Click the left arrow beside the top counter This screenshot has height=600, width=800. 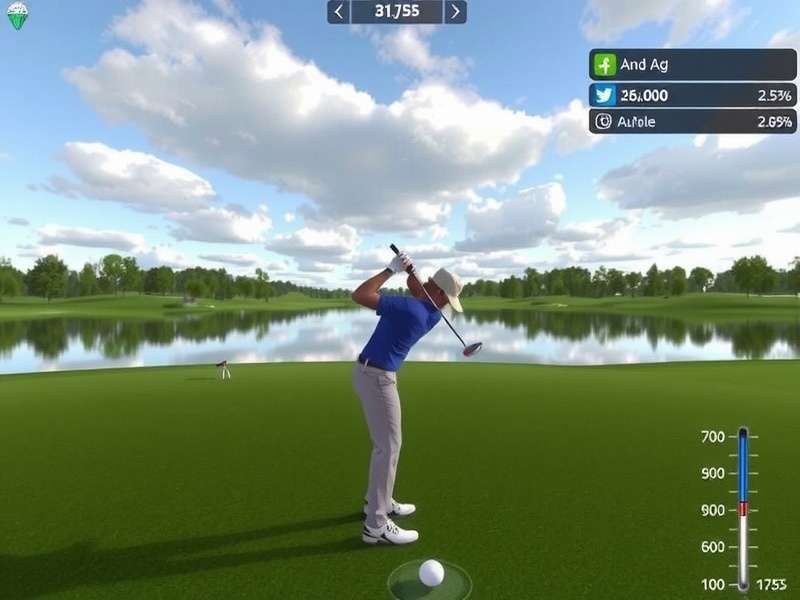point(339,12)
